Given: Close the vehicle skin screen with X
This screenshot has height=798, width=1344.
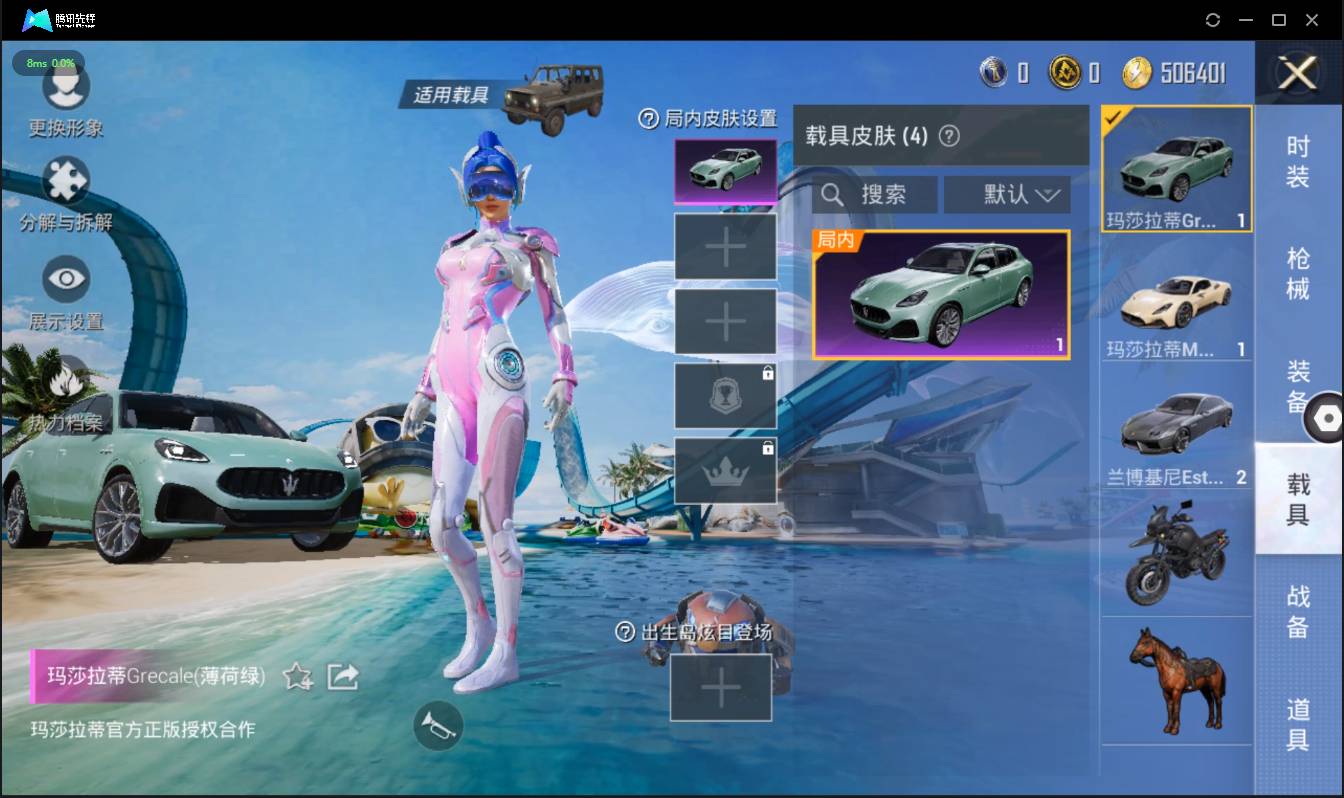Looking at the screenshot, I should [1298, 73].
